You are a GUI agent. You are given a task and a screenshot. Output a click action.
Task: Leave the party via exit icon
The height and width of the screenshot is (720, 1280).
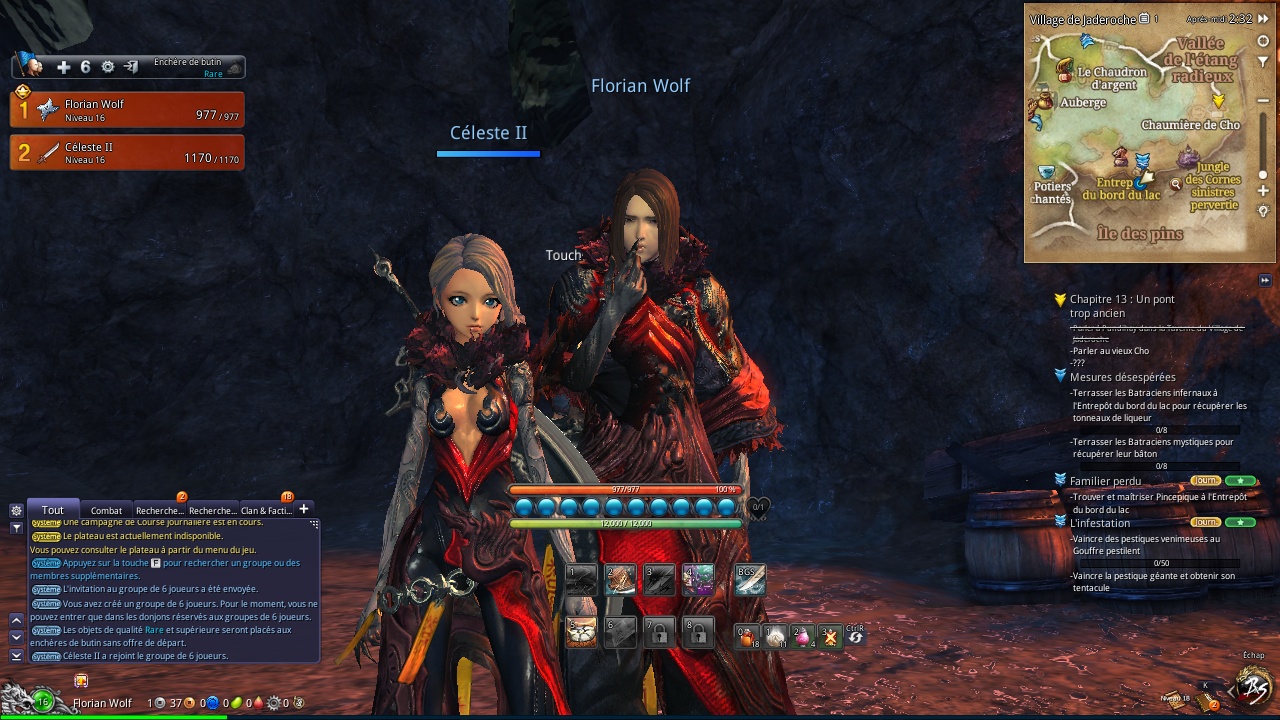click(131, 67)
